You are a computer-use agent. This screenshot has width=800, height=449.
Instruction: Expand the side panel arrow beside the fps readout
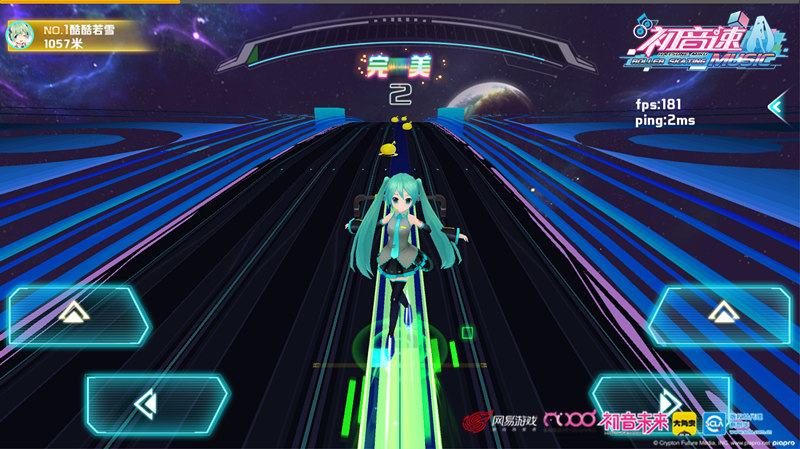775,106
